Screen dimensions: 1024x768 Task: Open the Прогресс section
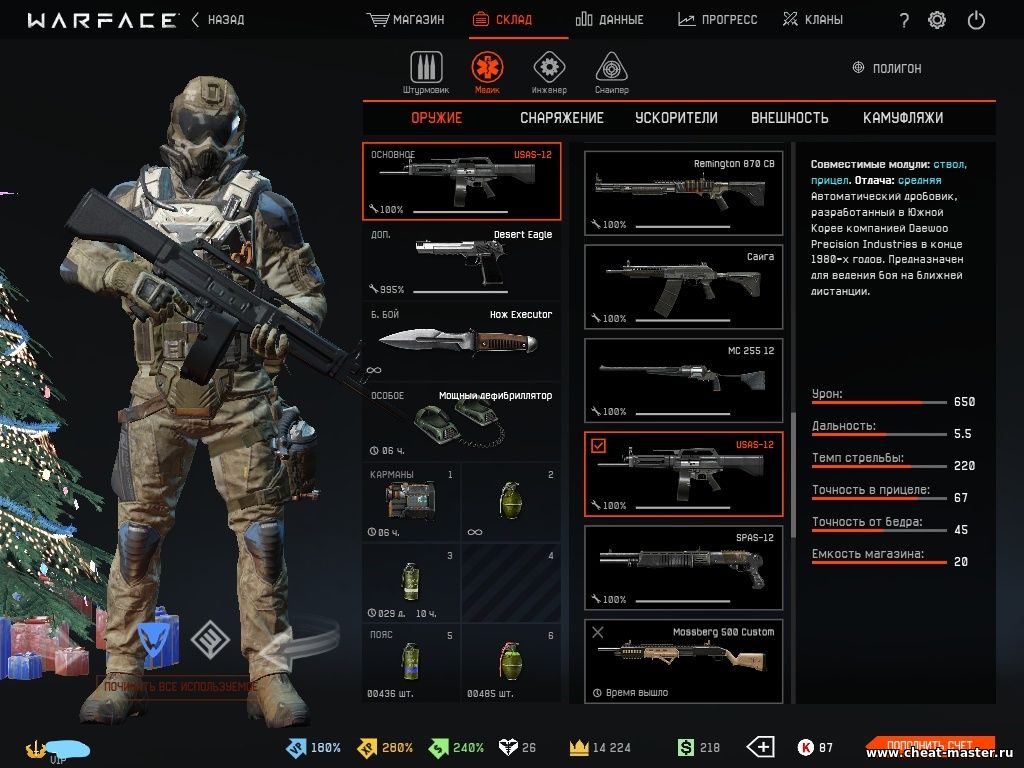click(718, 20)
